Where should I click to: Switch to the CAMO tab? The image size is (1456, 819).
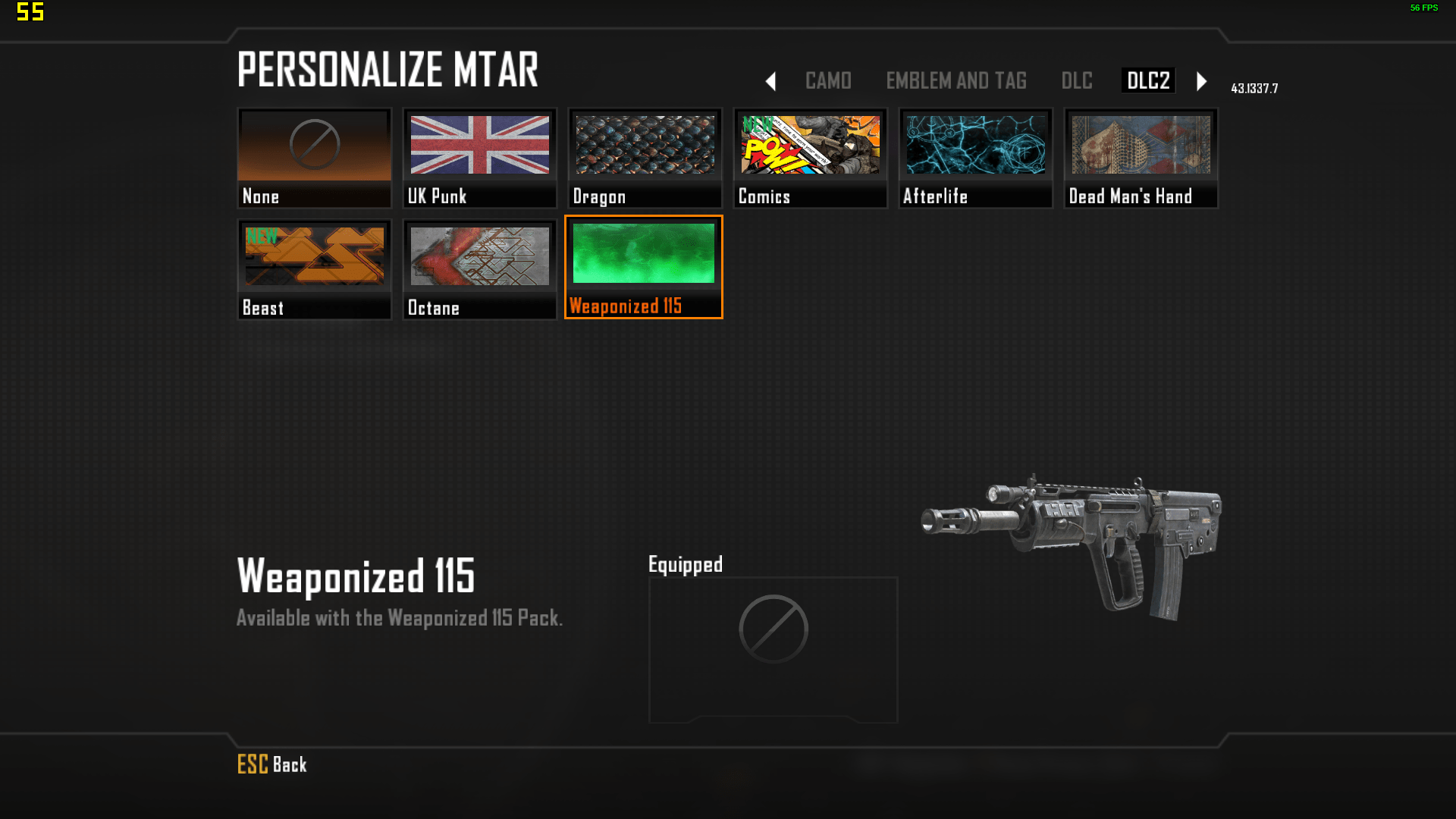[828, 80]
